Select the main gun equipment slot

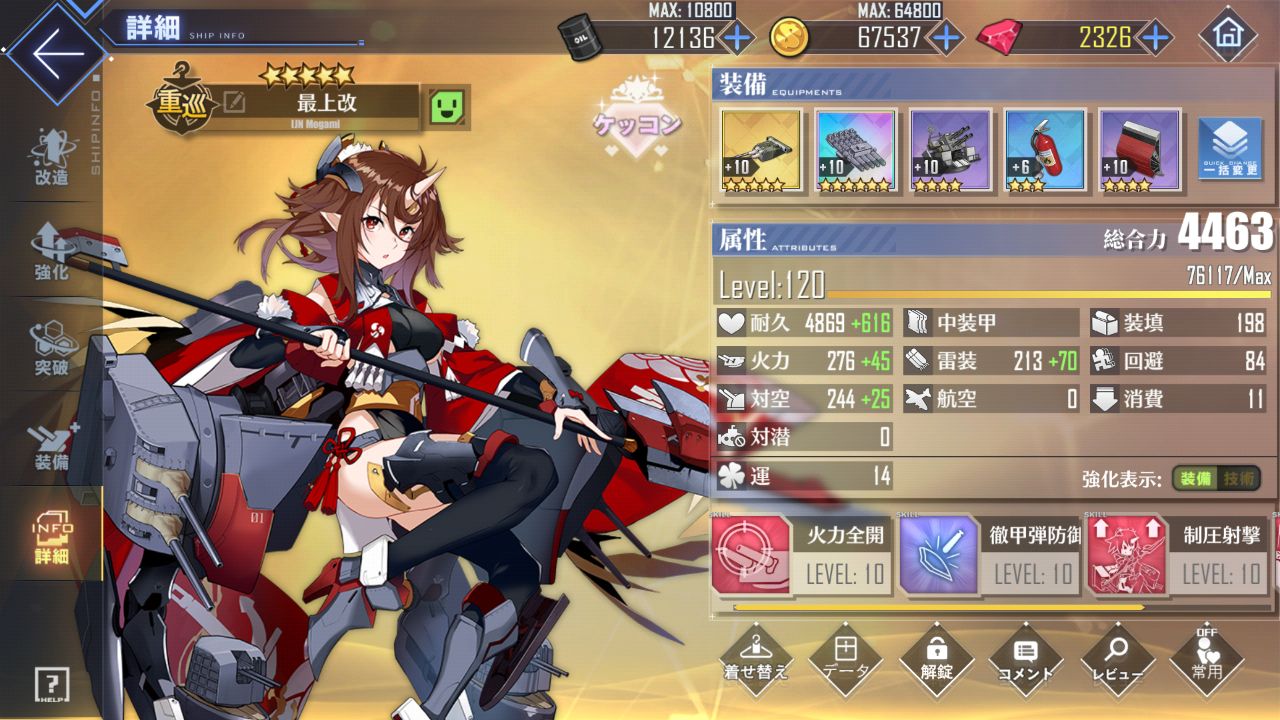coord(761,150)
